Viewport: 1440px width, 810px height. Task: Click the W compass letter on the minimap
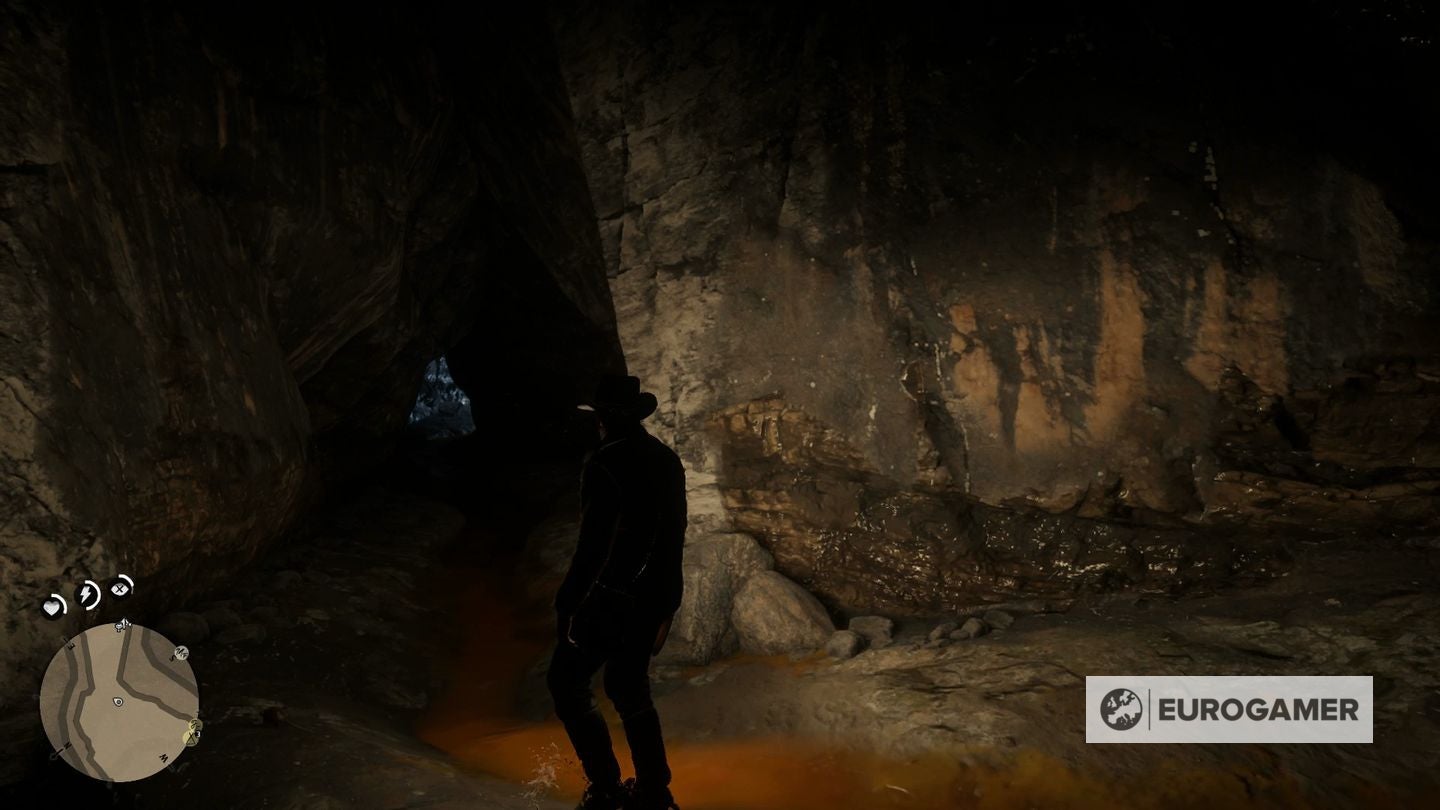tap(164, 757)
